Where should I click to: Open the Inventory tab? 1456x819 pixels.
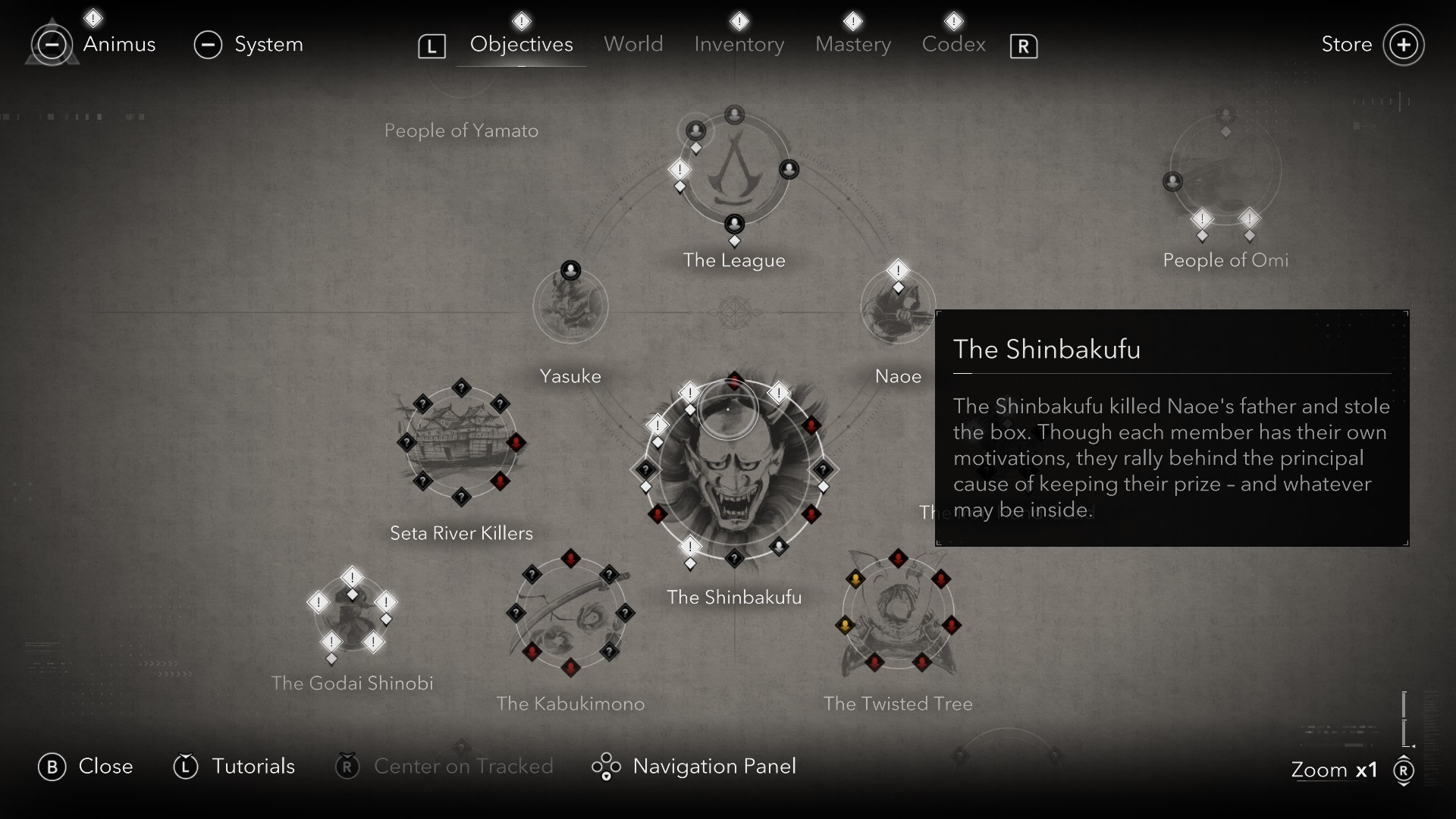739,45
